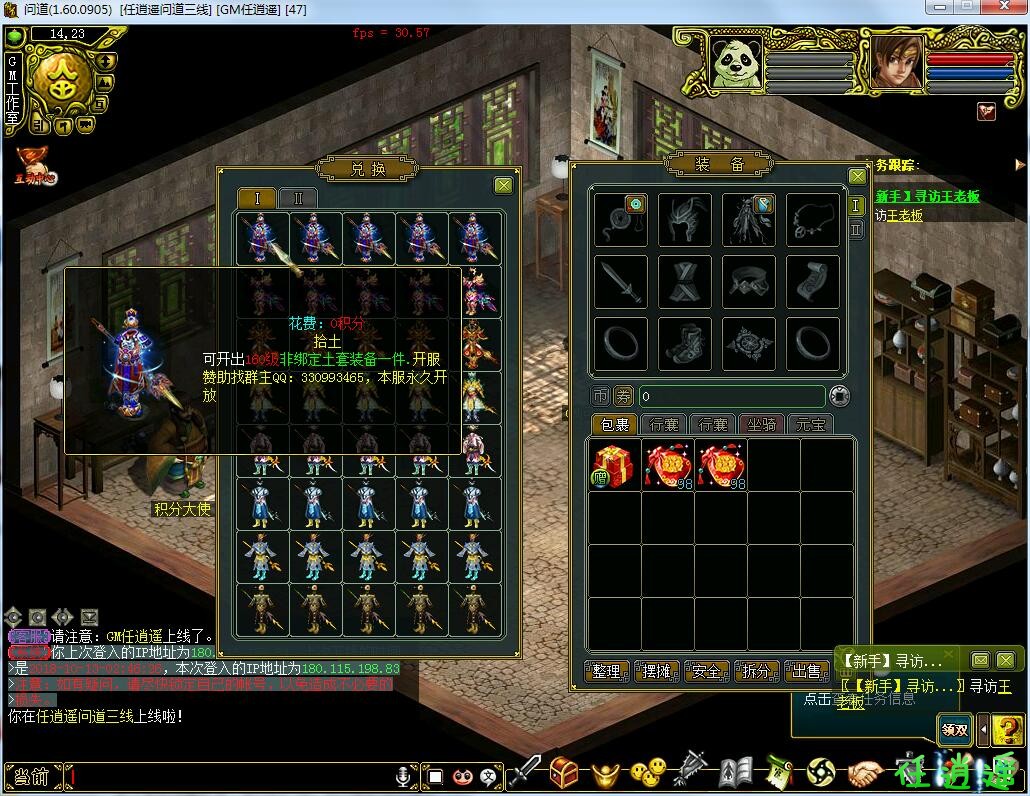Switch to exchange page II tab
The image size is (1030, 796).
pyautogui.click(x=298, y=198)
